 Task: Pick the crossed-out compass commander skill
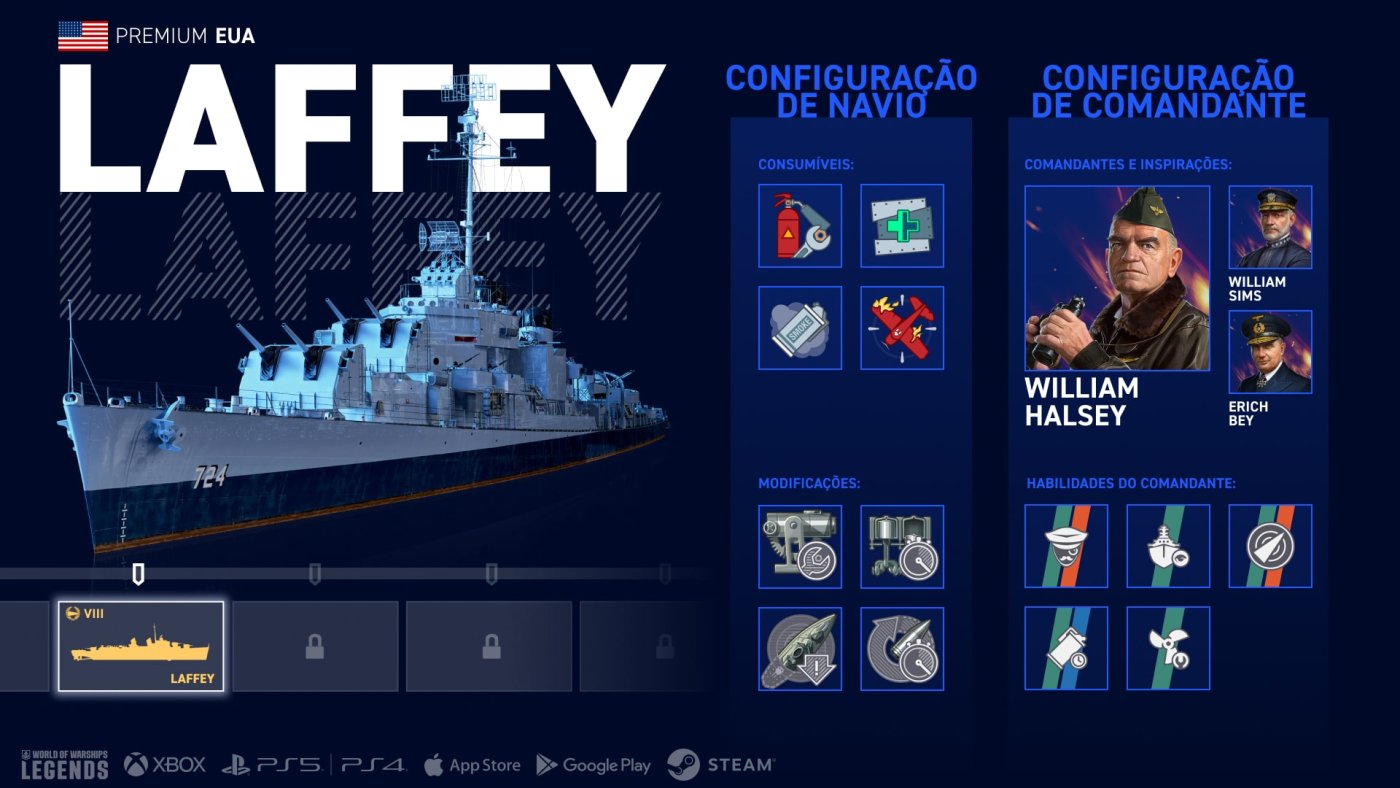(1270, 546)
